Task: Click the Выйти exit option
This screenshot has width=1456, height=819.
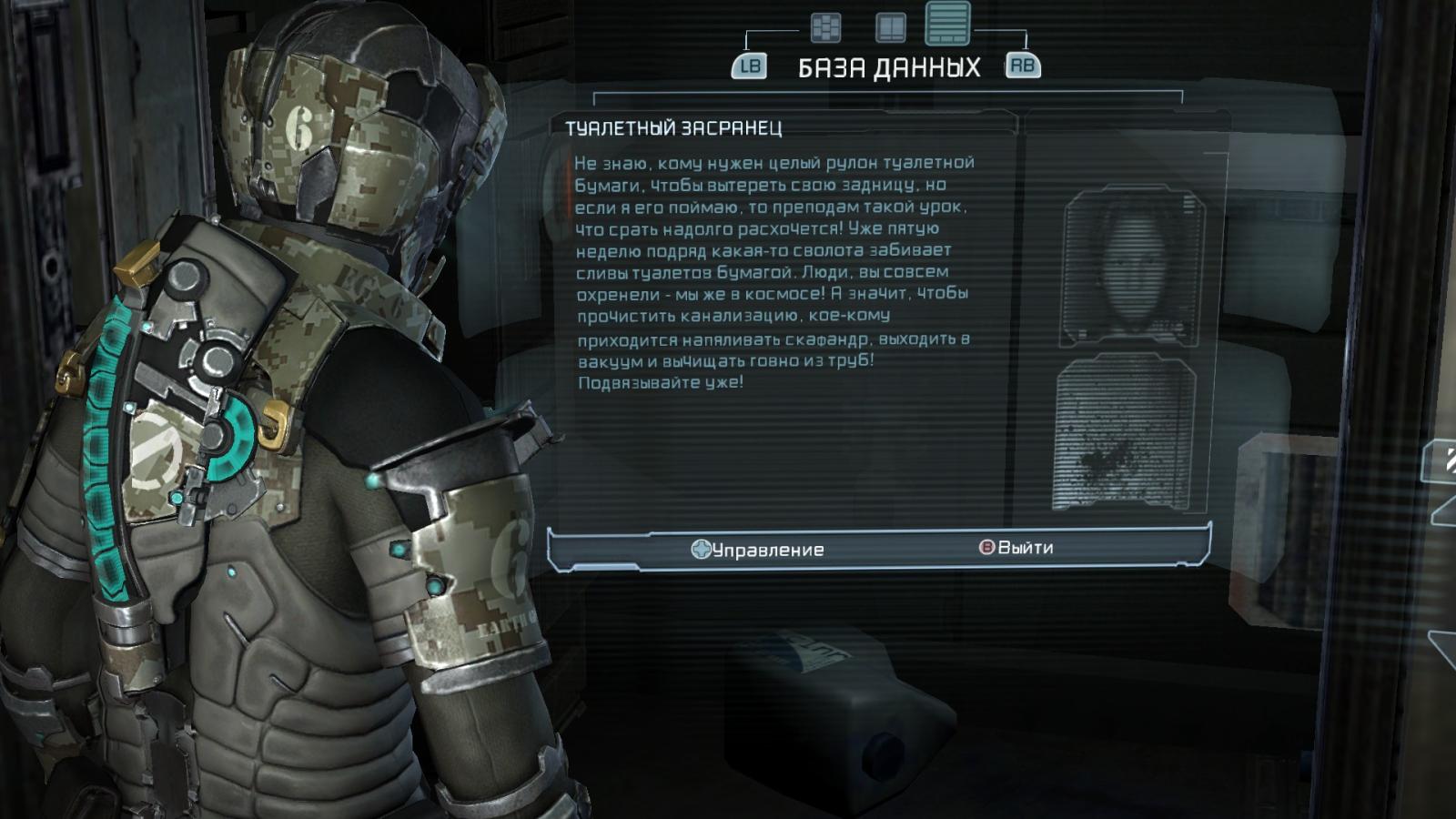Action: point(1016,548)
